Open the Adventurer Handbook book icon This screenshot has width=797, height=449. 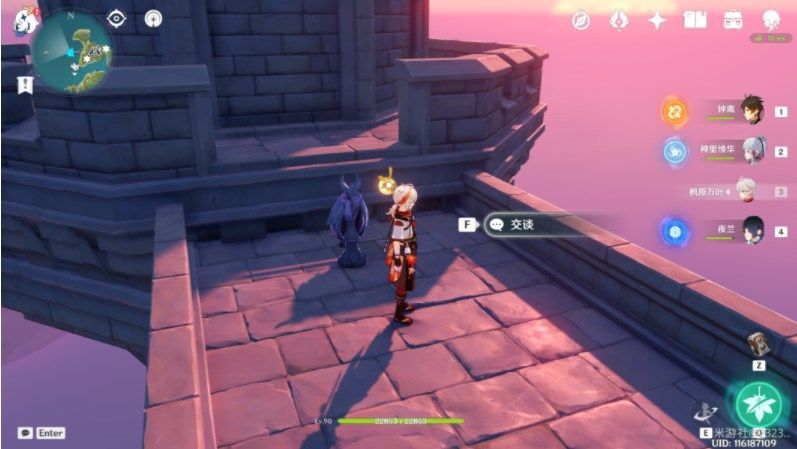coord(695,20)
